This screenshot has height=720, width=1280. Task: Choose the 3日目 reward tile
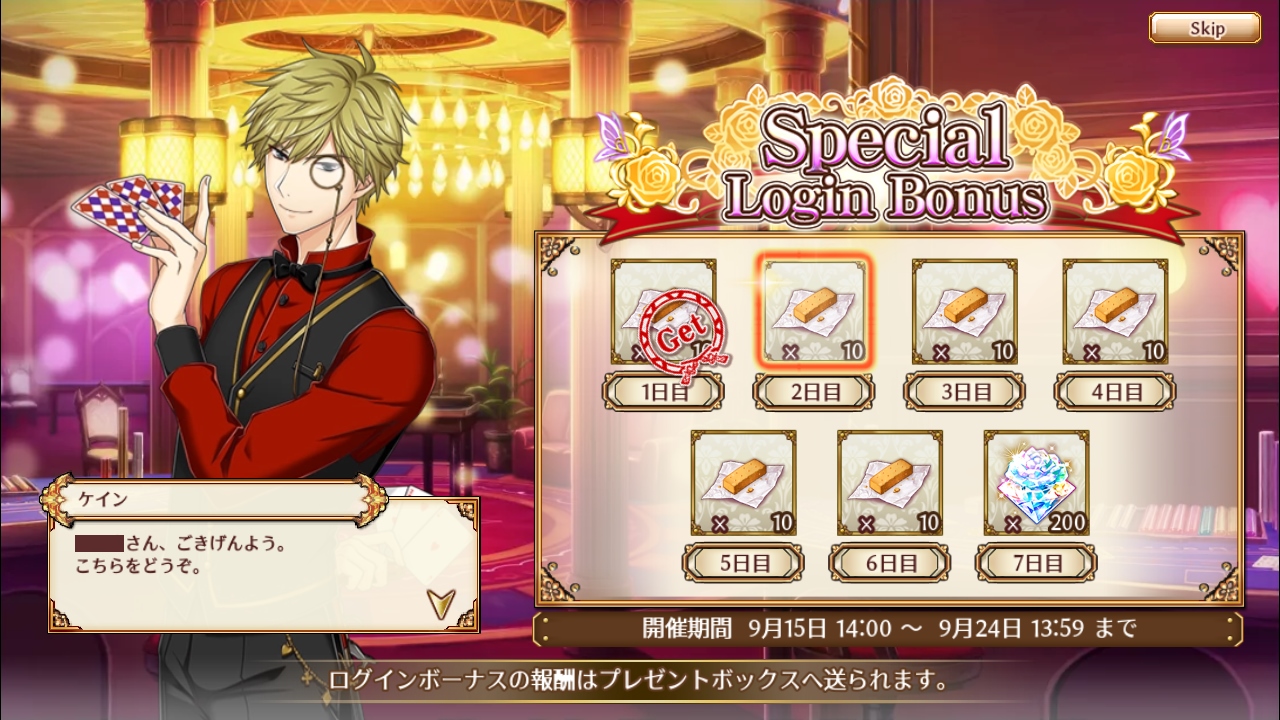(965, 311)
